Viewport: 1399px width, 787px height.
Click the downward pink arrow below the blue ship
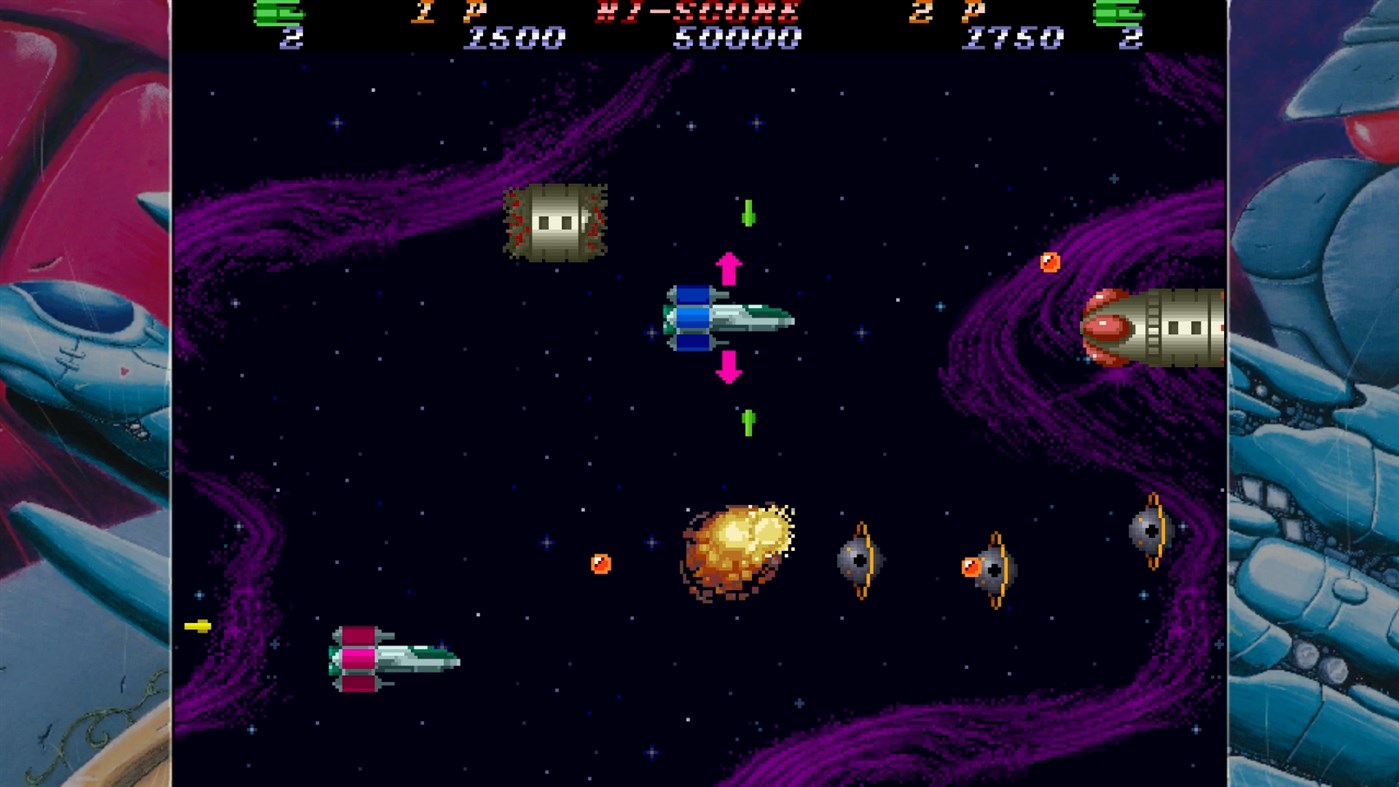click(x=727, y=366)
